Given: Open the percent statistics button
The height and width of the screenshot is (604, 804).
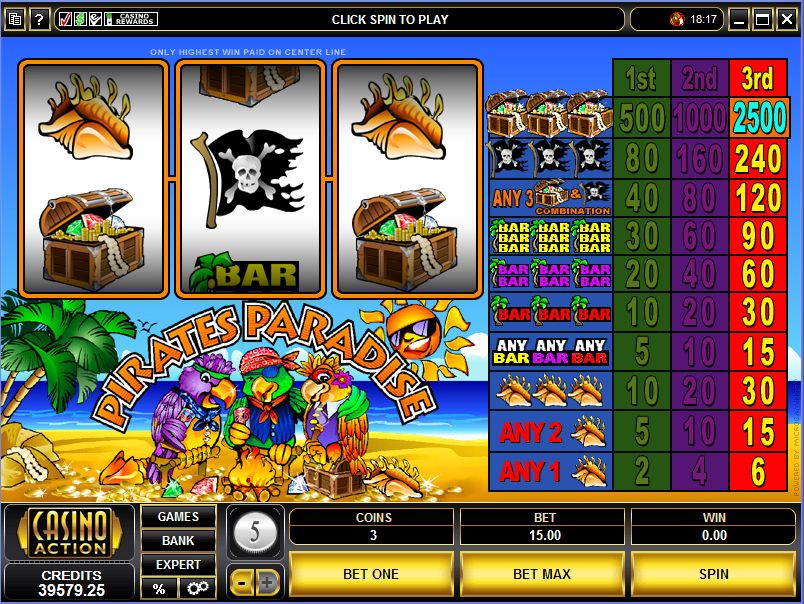Looking at the screenshot, I should click(159, 588).
